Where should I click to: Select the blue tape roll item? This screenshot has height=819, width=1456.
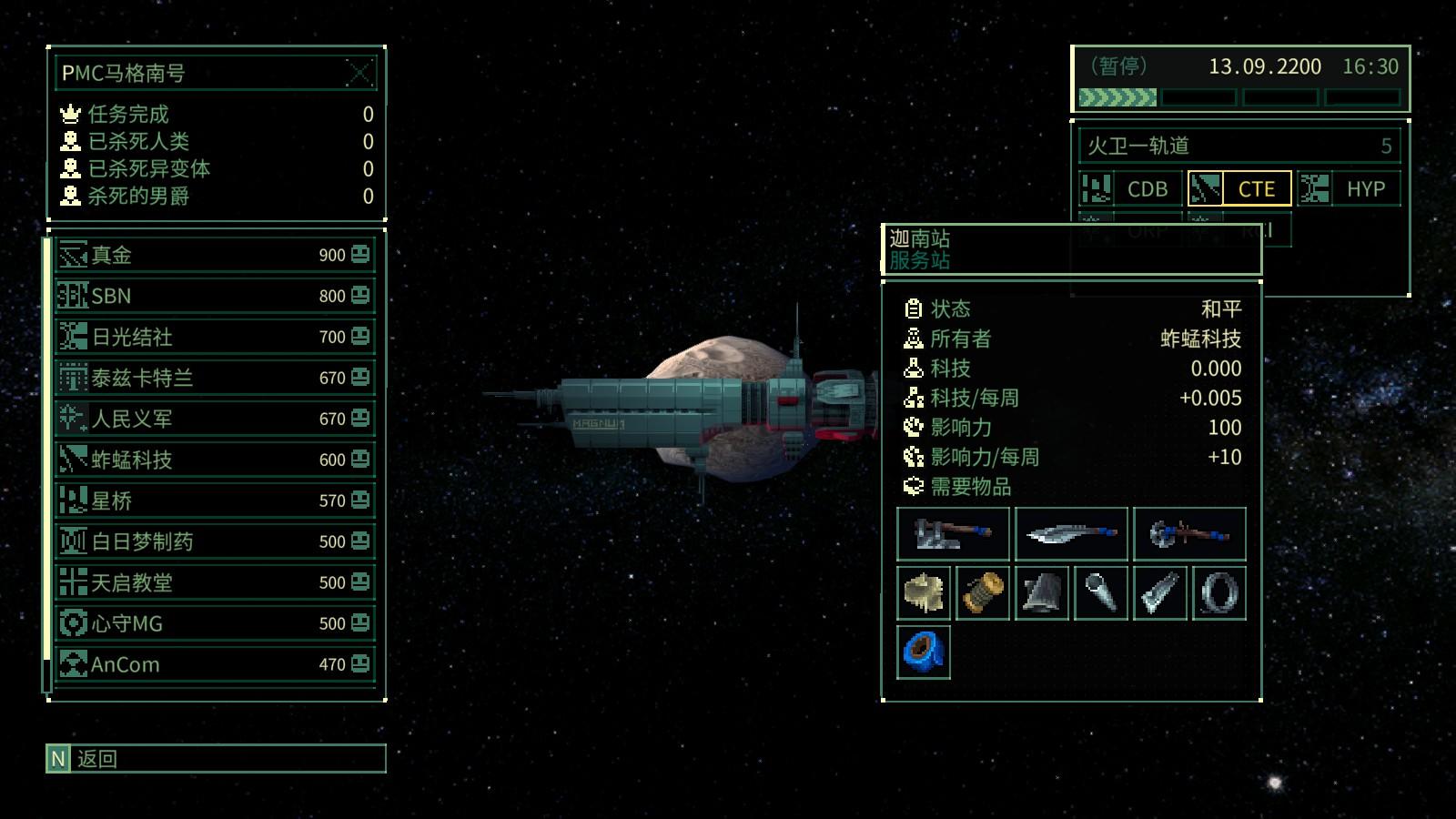point(924,652)
